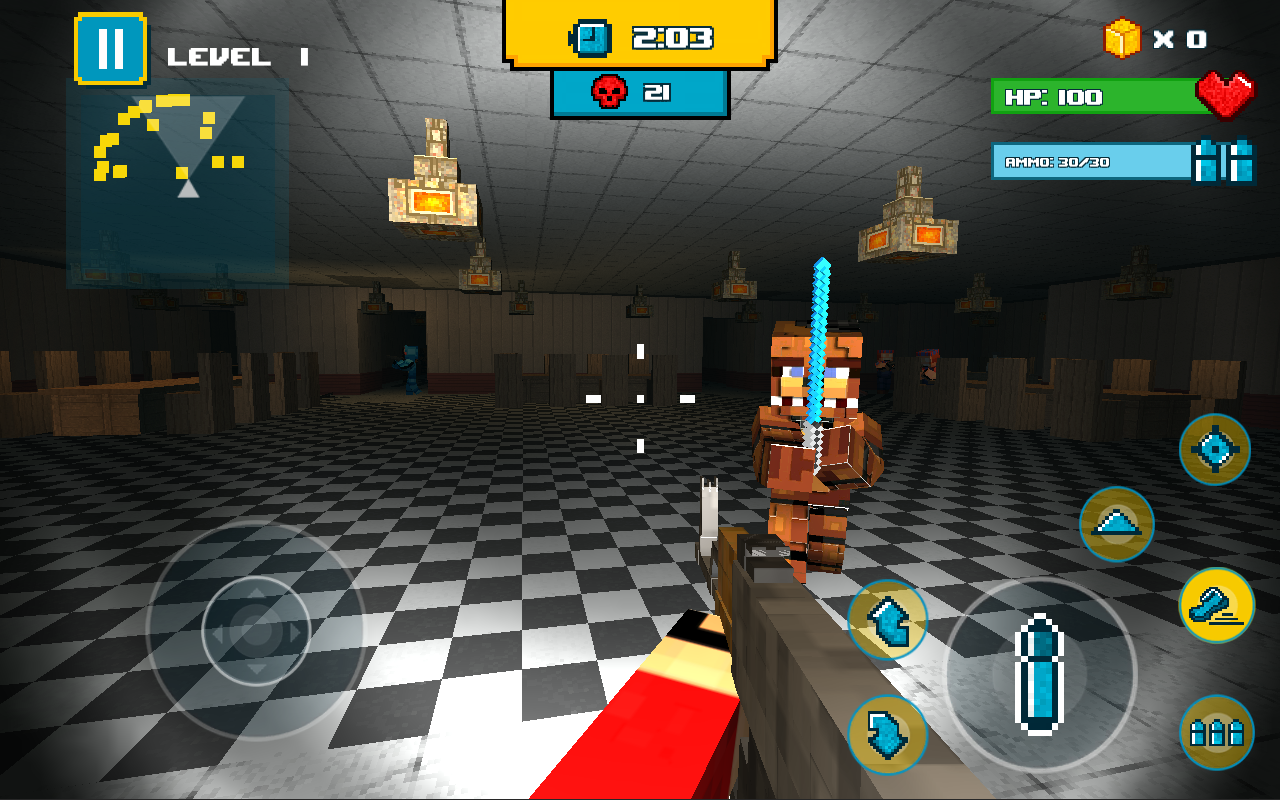Image resolution: width=1280 pixels, height=800 pixels.
Task: Tap the AMMO 30/30 bar
Action: 1085,162
